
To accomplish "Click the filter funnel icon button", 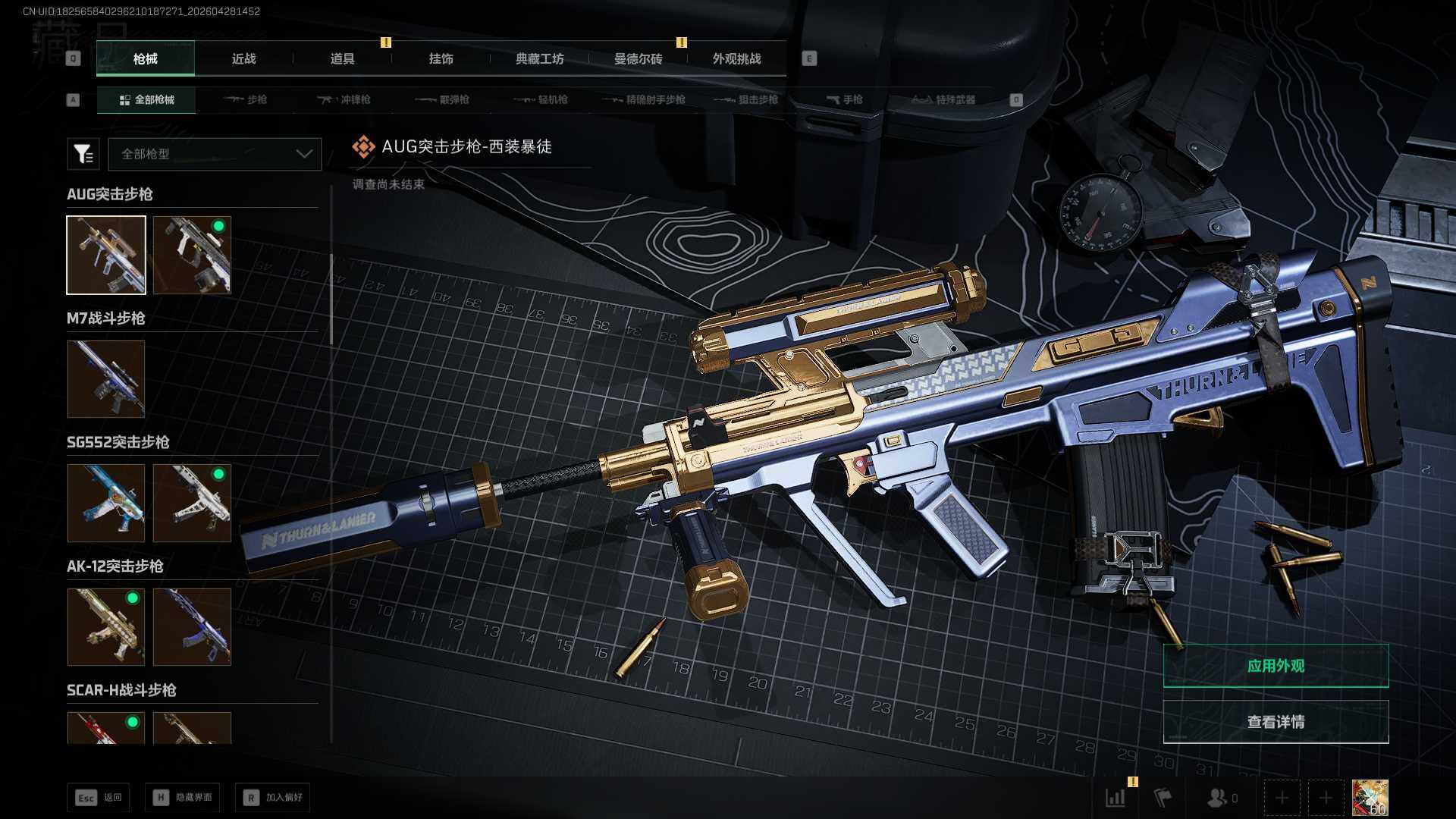I will pos(83,154).
